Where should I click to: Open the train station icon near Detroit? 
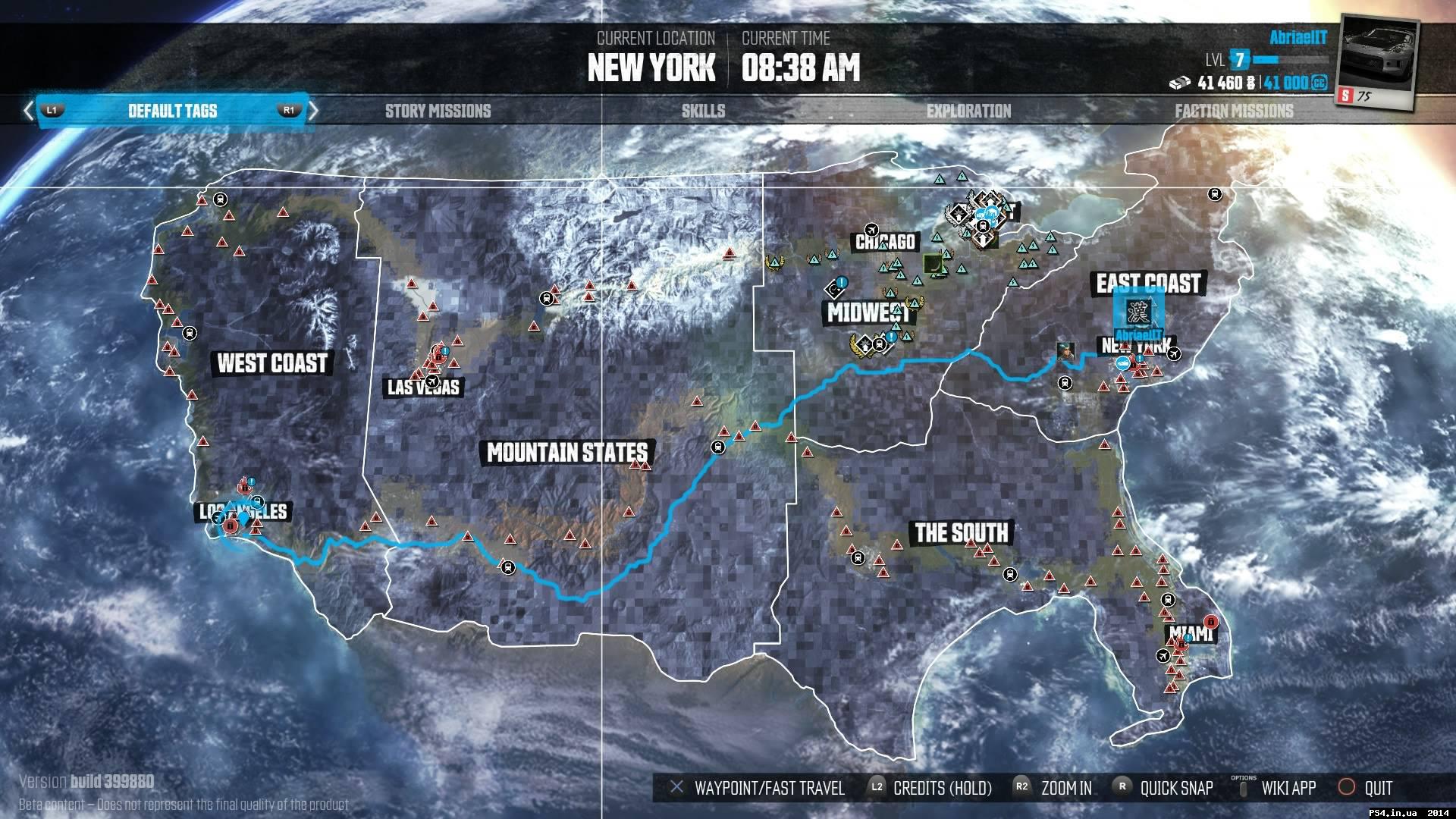[x=983, y=227]
